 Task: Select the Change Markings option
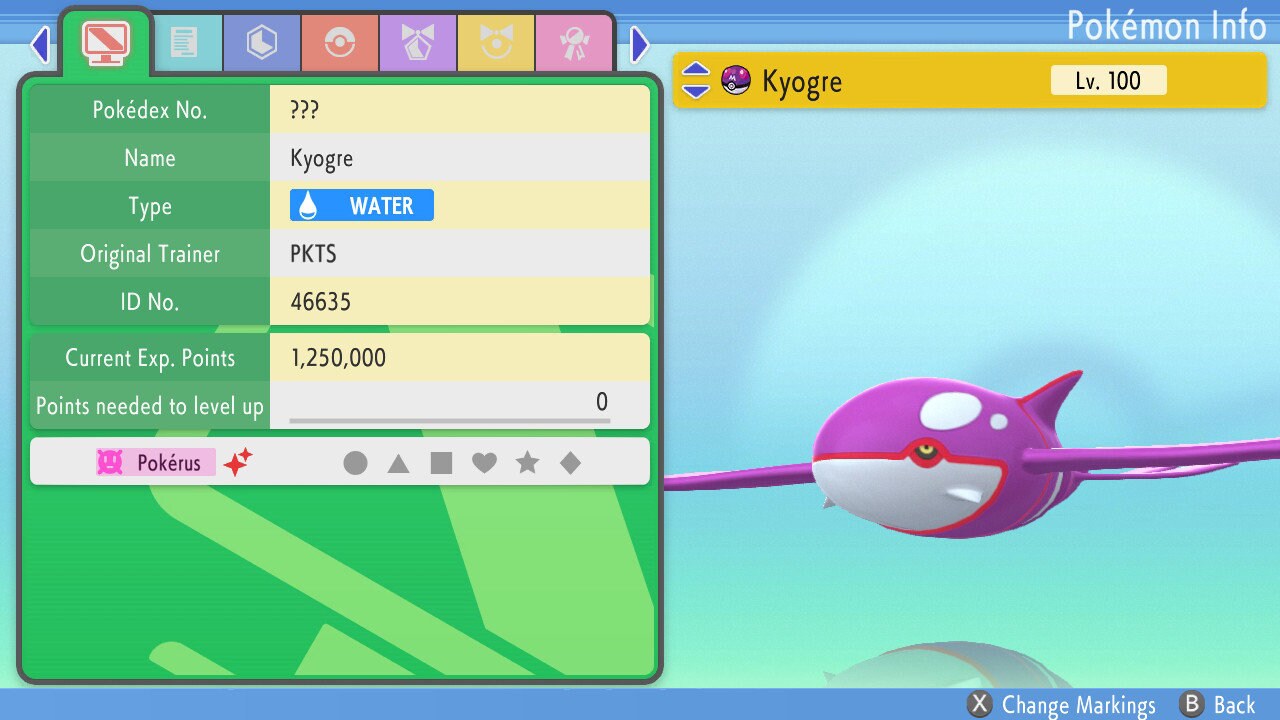pyautogui.click(x=1062, y=705)
